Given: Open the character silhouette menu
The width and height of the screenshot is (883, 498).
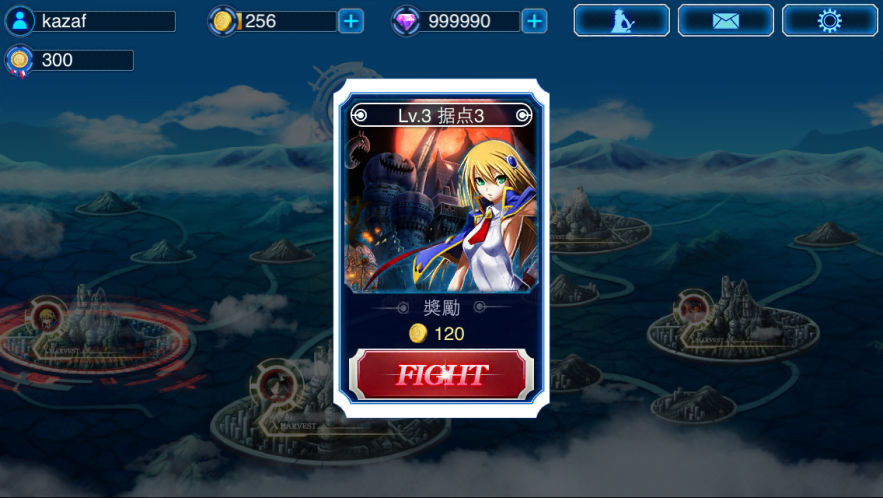Looking at the screenshot, I should click(621, 21).
